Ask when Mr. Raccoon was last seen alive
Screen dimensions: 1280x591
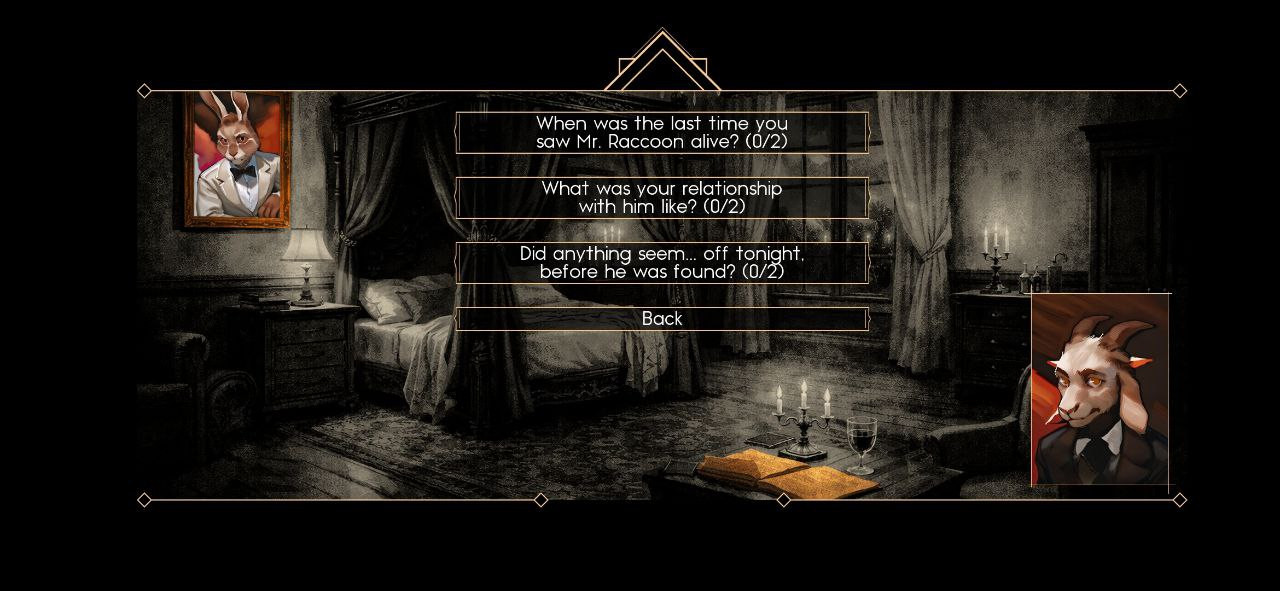tap(662, 132)
